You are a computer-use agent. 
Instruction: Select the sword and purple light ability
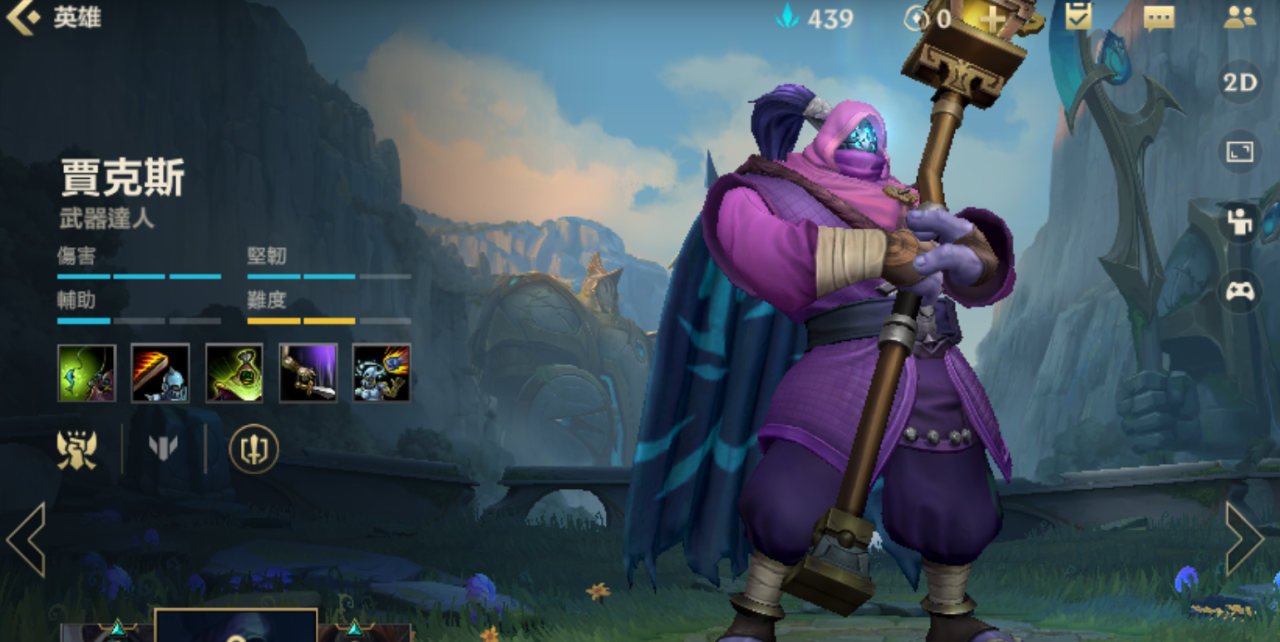308,373
